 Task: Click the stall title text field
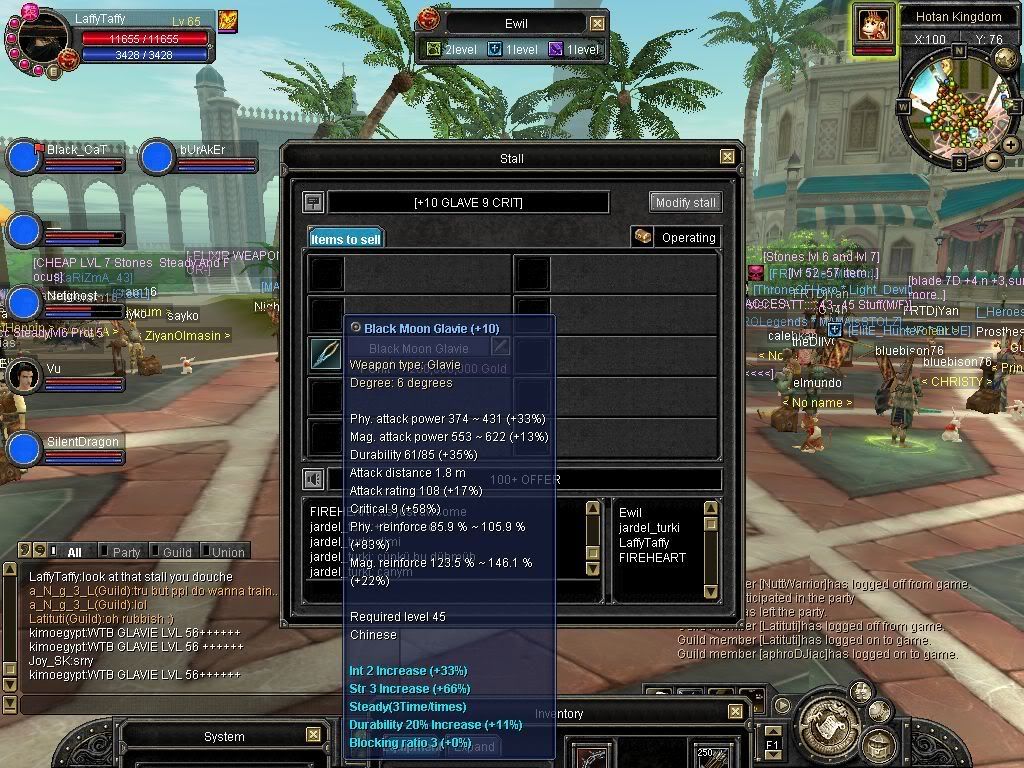coord(468,203)
